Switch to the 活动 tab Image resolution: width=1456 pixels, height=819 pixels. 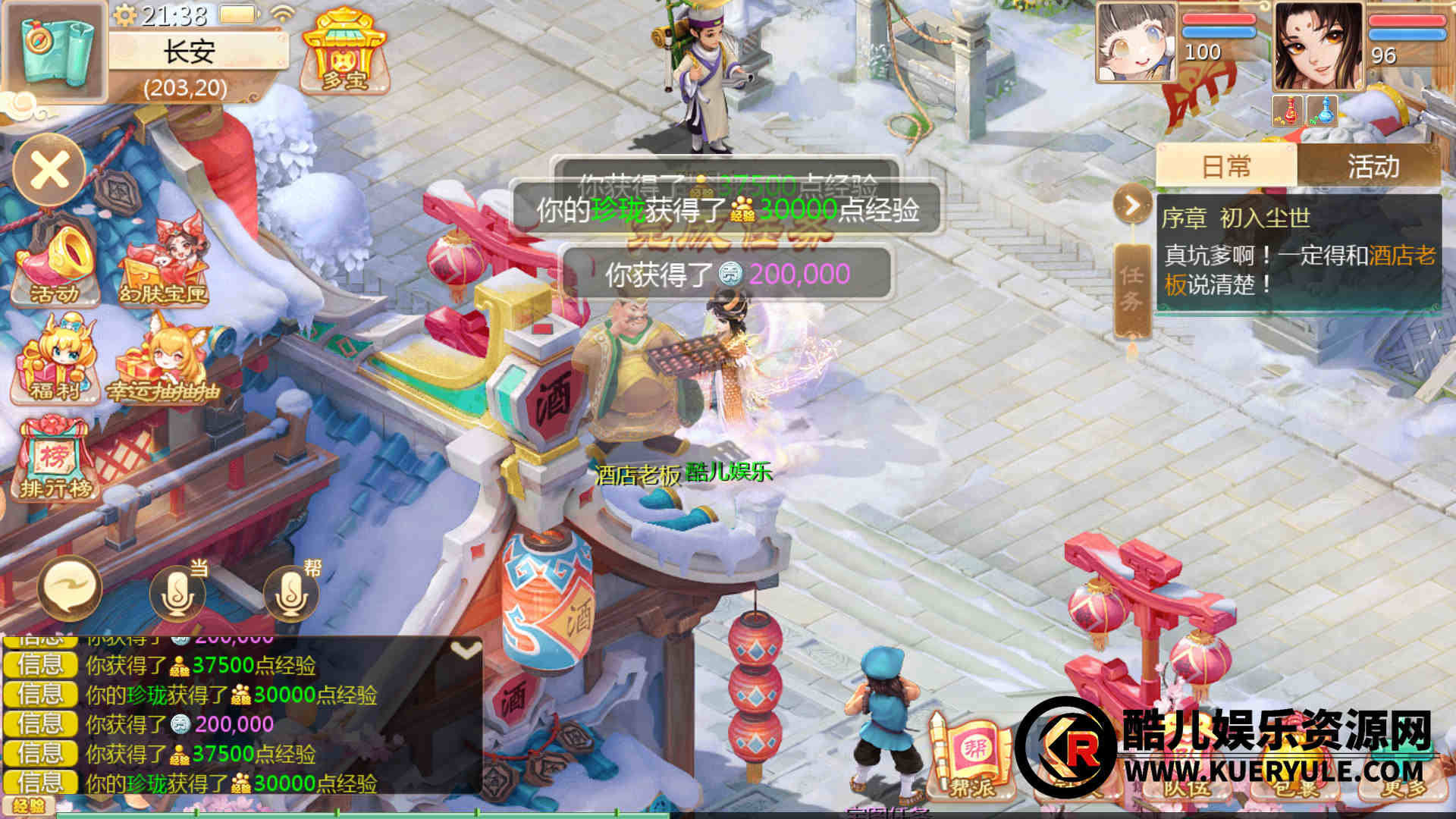1372,166
